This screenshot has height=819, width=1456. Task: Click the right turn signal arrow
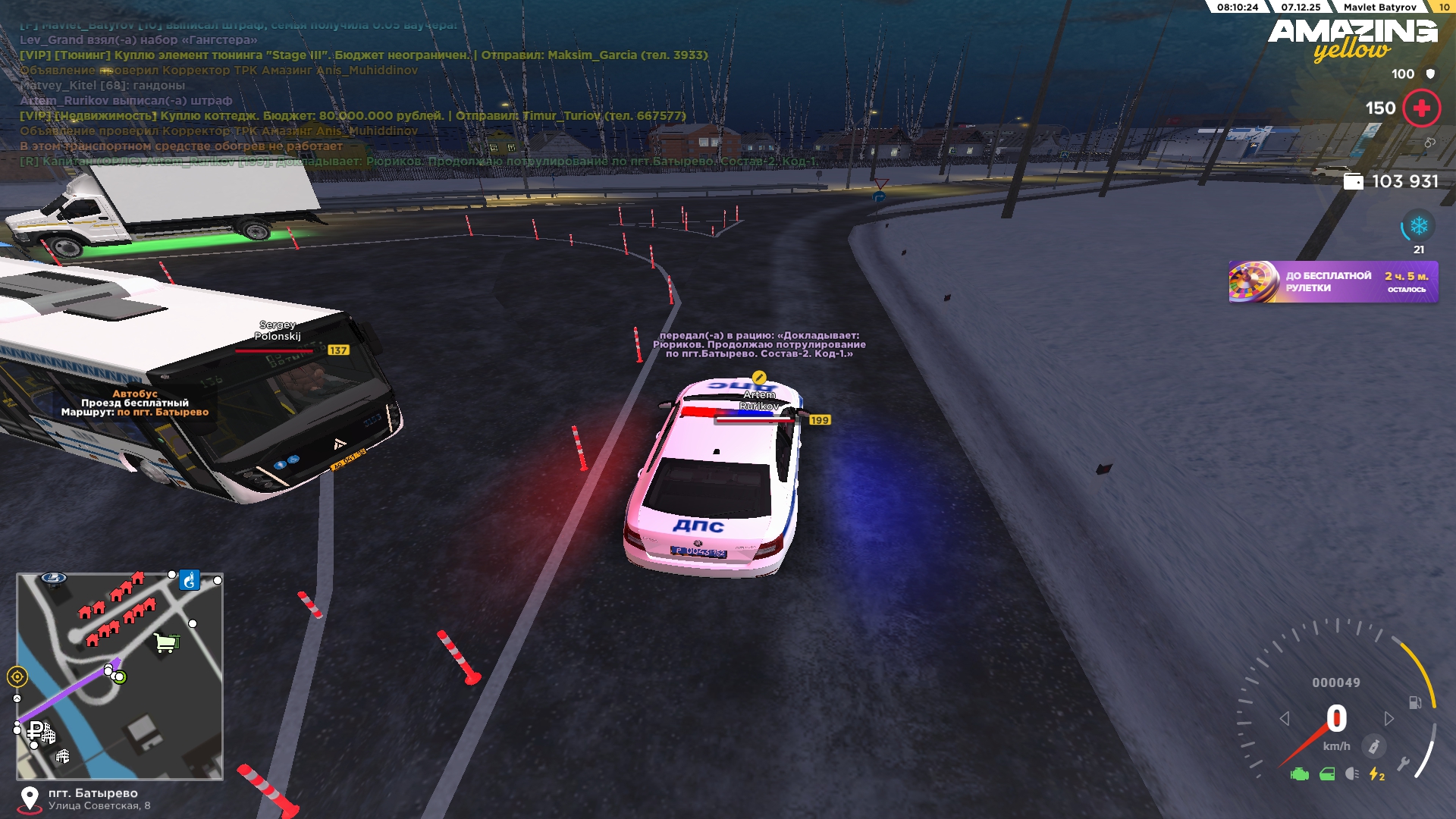(1389, 718)
